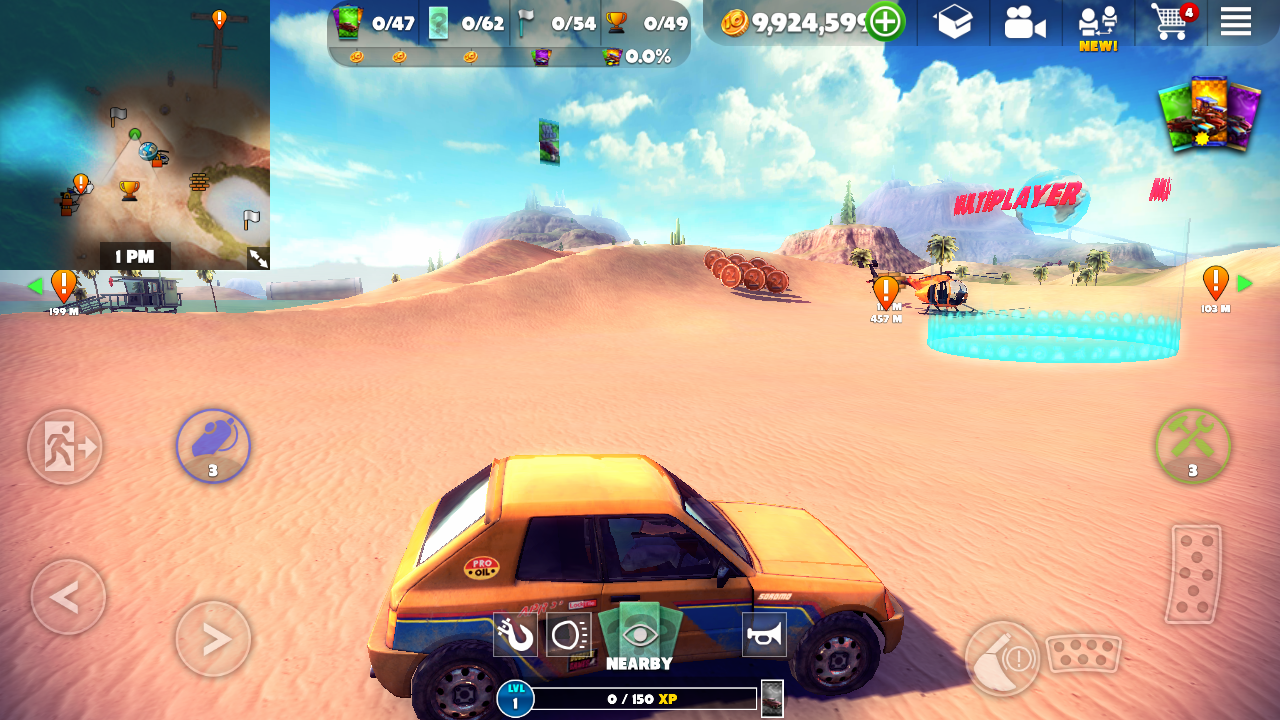
Task: Open the card packs stack
Action: (1208, 115)
